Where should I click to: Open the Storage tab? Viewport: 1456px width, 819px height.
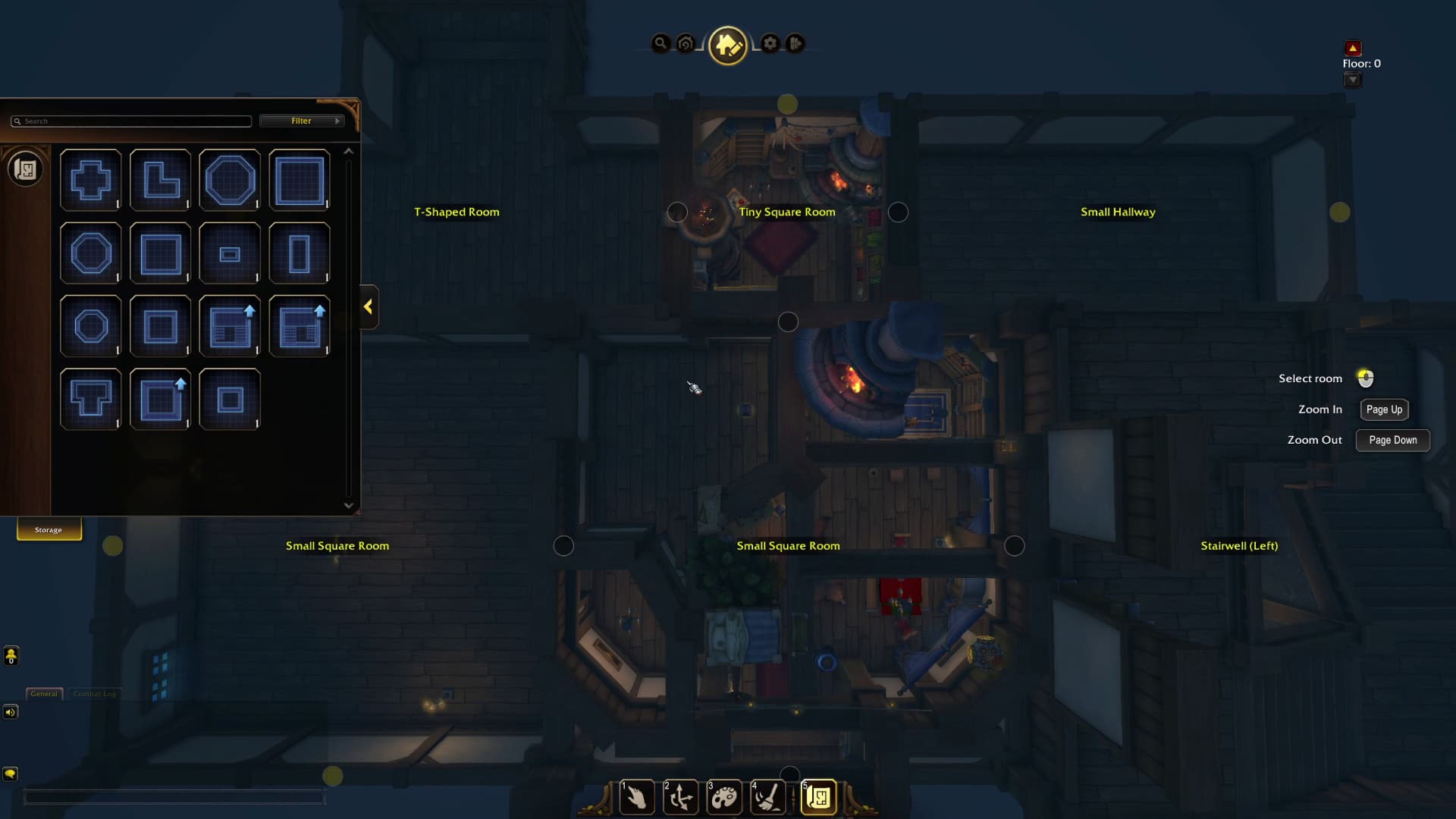[49, 530]
